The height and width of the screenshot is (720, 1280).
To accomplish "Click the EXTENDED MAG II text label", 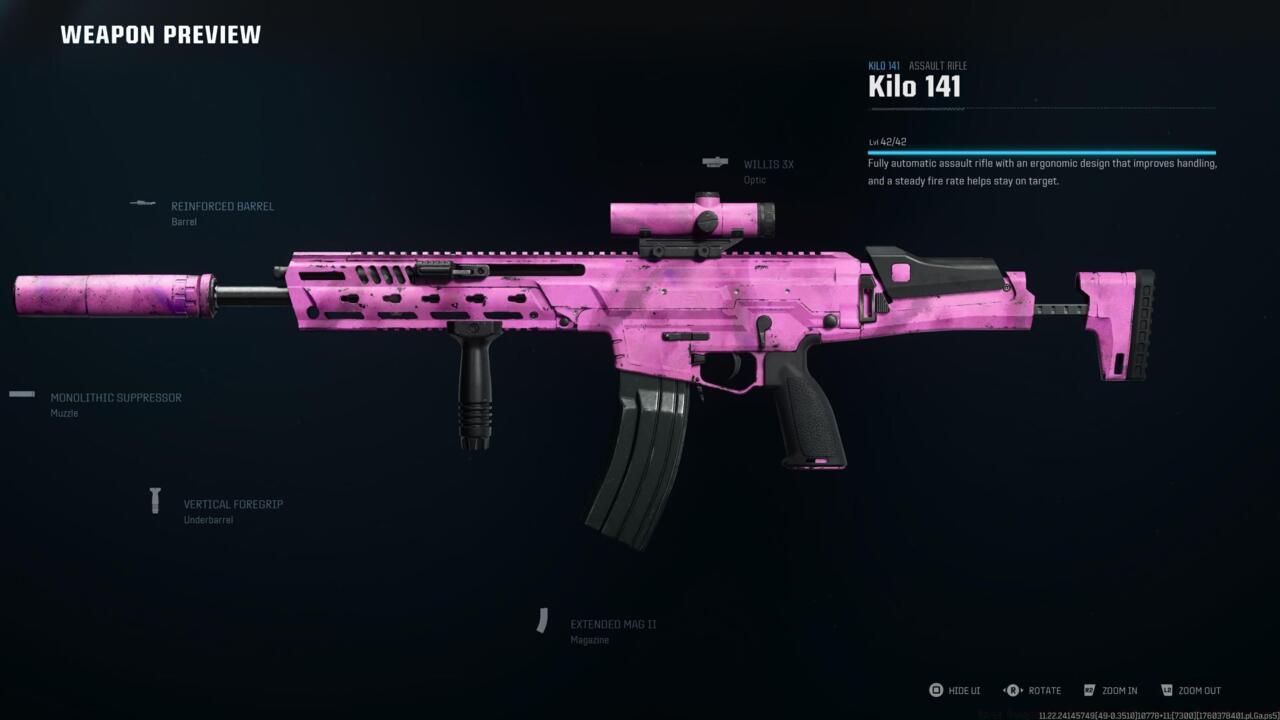I will 613,623.
